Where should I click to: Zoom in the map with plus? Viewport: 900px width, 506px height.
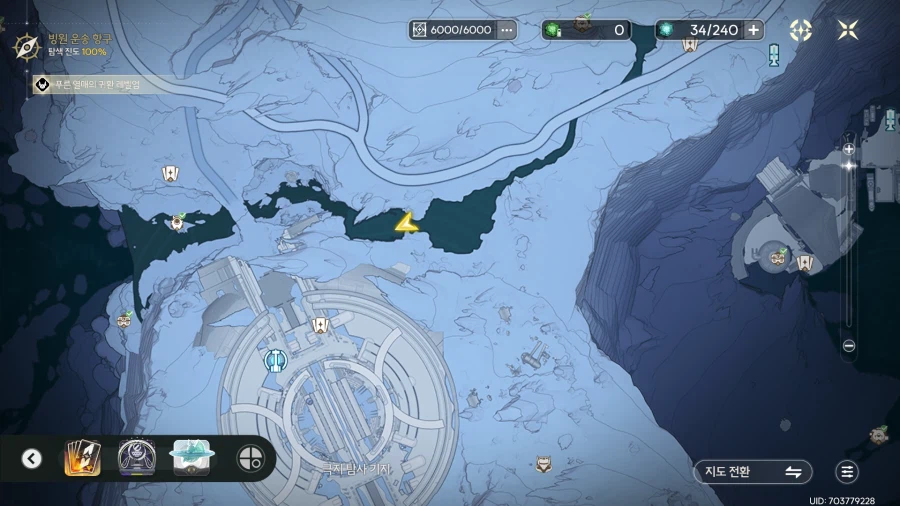click(x=849, y=149)
